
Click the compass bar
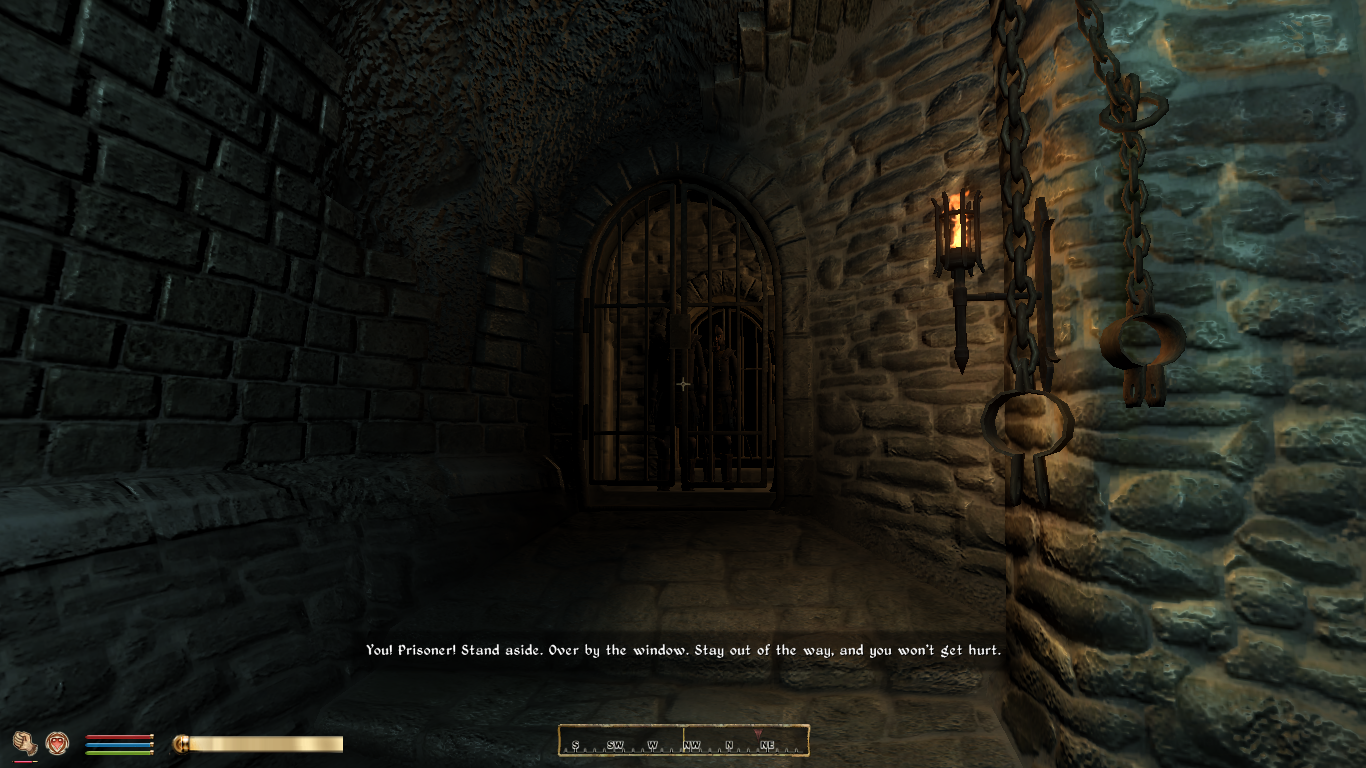tap(683, 741)
